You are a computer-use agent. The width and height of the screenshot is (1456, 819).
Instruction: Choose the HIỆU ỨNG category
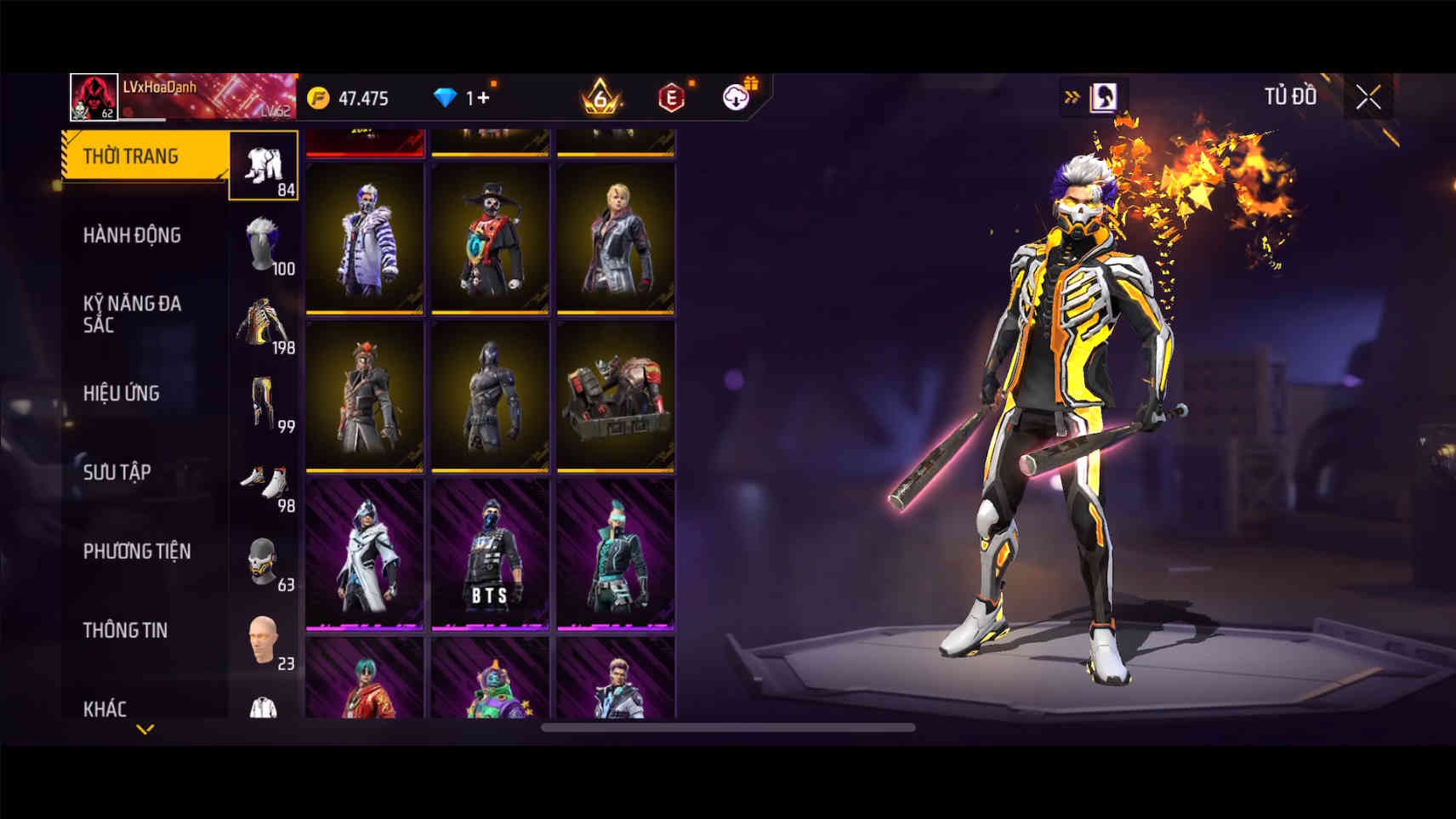pyautogui.click(x=122, y=393)
